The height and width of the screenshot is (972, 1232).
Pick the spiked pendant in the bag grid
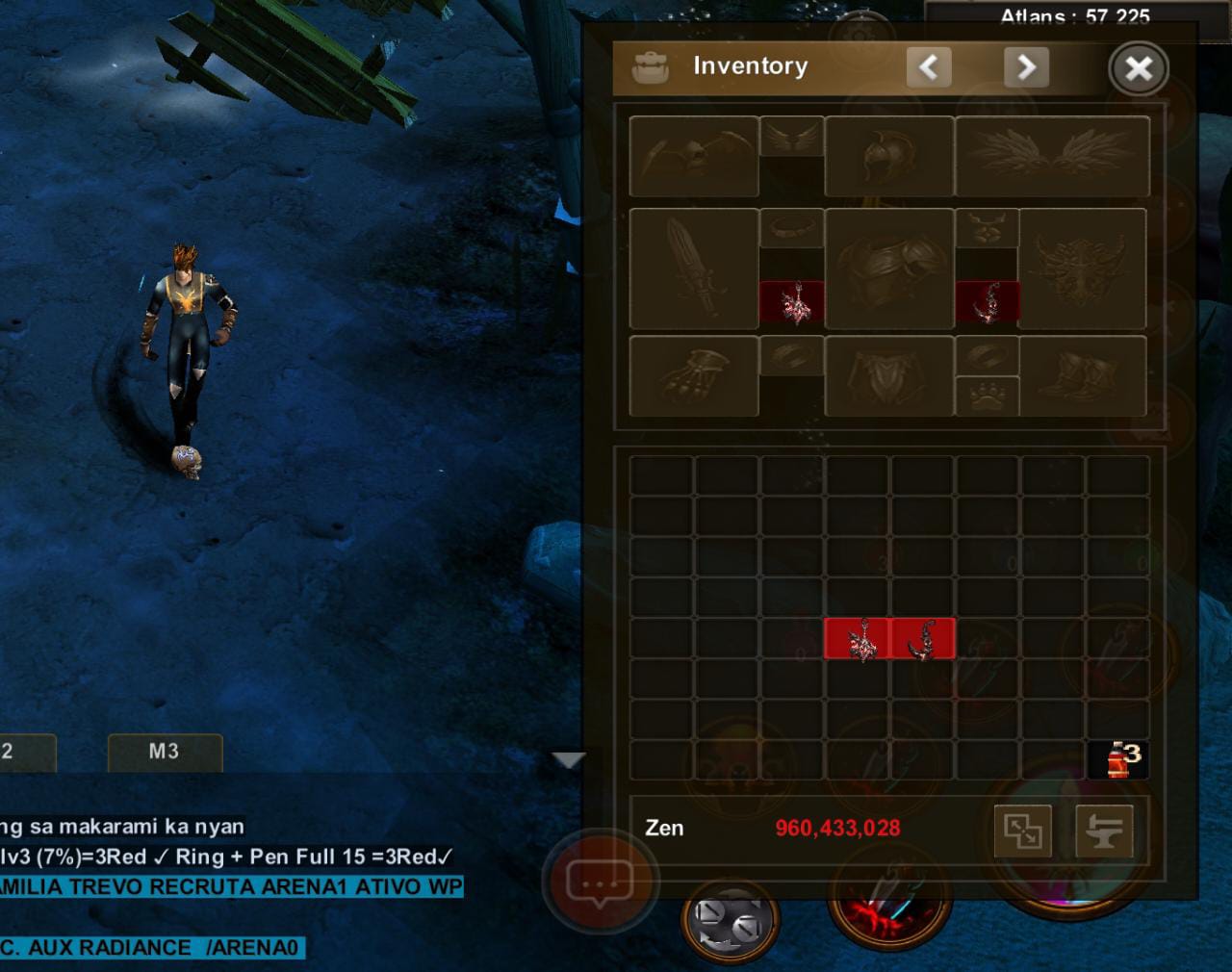858,639
